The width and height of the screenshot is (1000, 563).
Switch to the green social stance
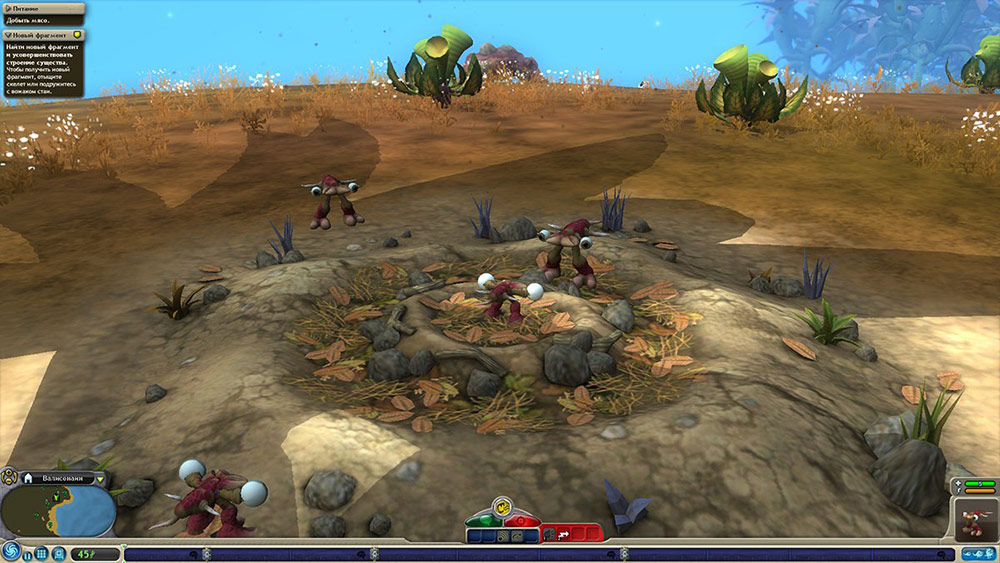pos(483,520)
